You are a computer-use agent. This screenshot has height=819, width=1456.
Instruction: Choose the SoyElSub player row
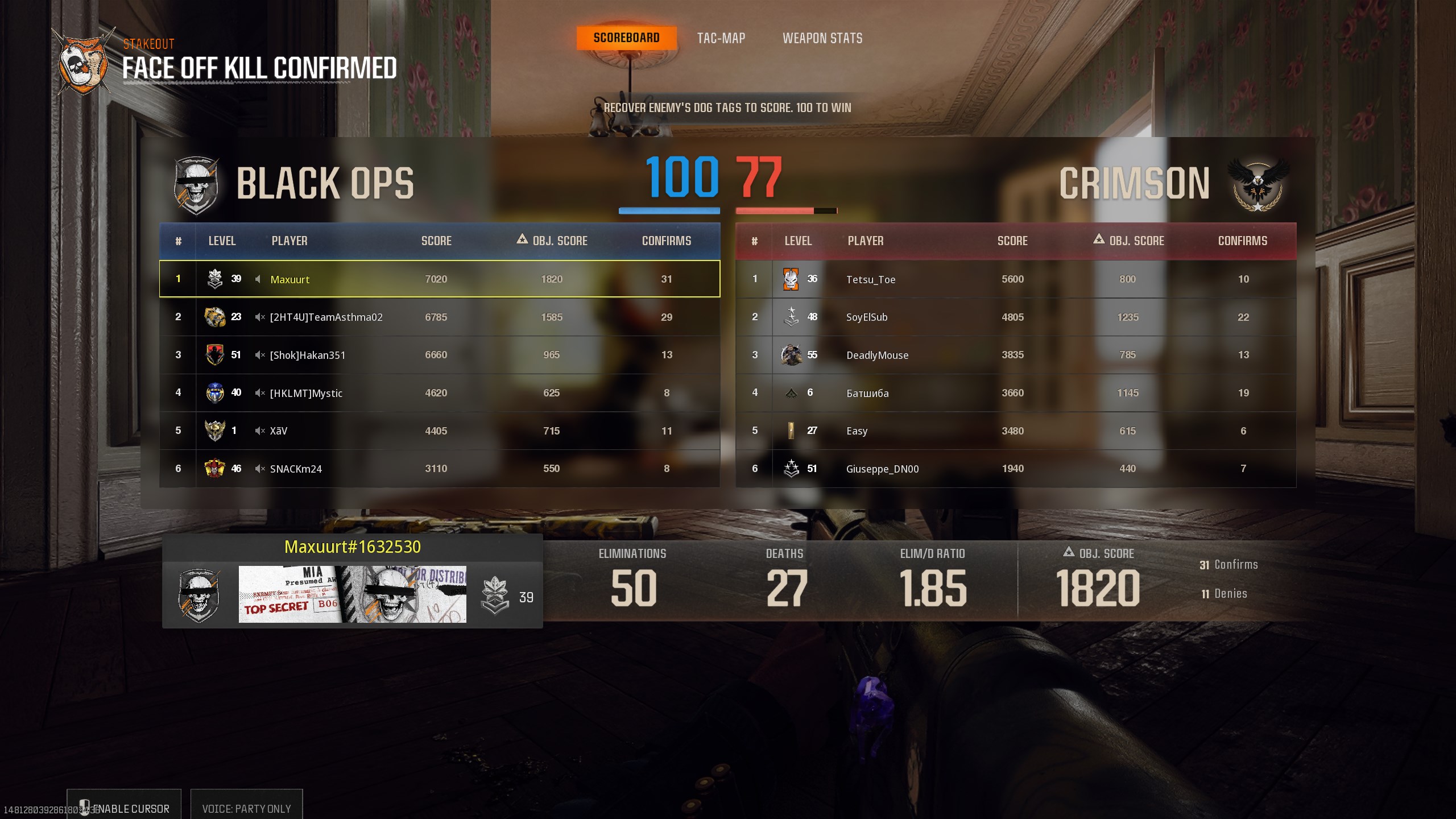[x=1016, y=317]
